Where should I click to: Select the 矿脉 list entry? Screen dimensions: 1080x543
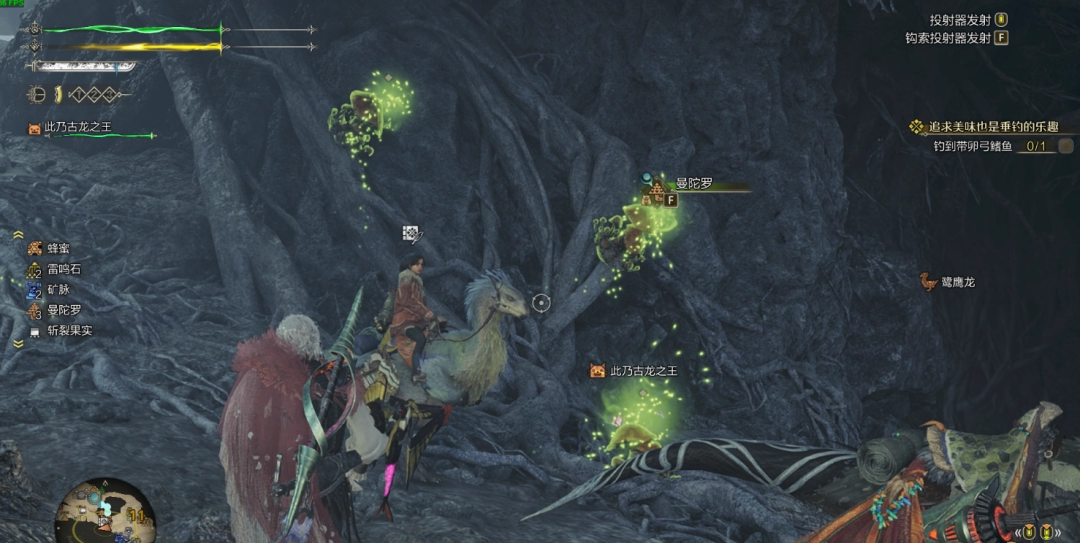(x=58, y=290)
